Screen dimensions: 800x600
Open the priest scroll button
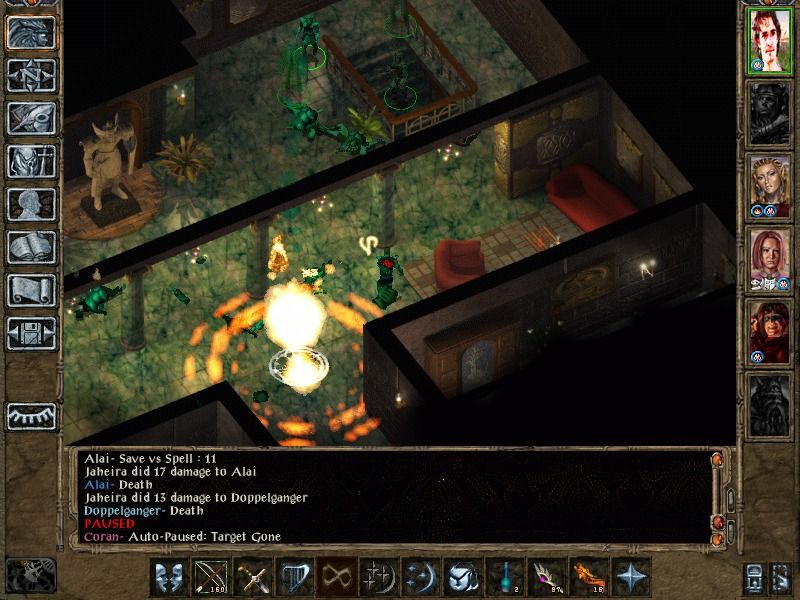(x=31, y=290)
